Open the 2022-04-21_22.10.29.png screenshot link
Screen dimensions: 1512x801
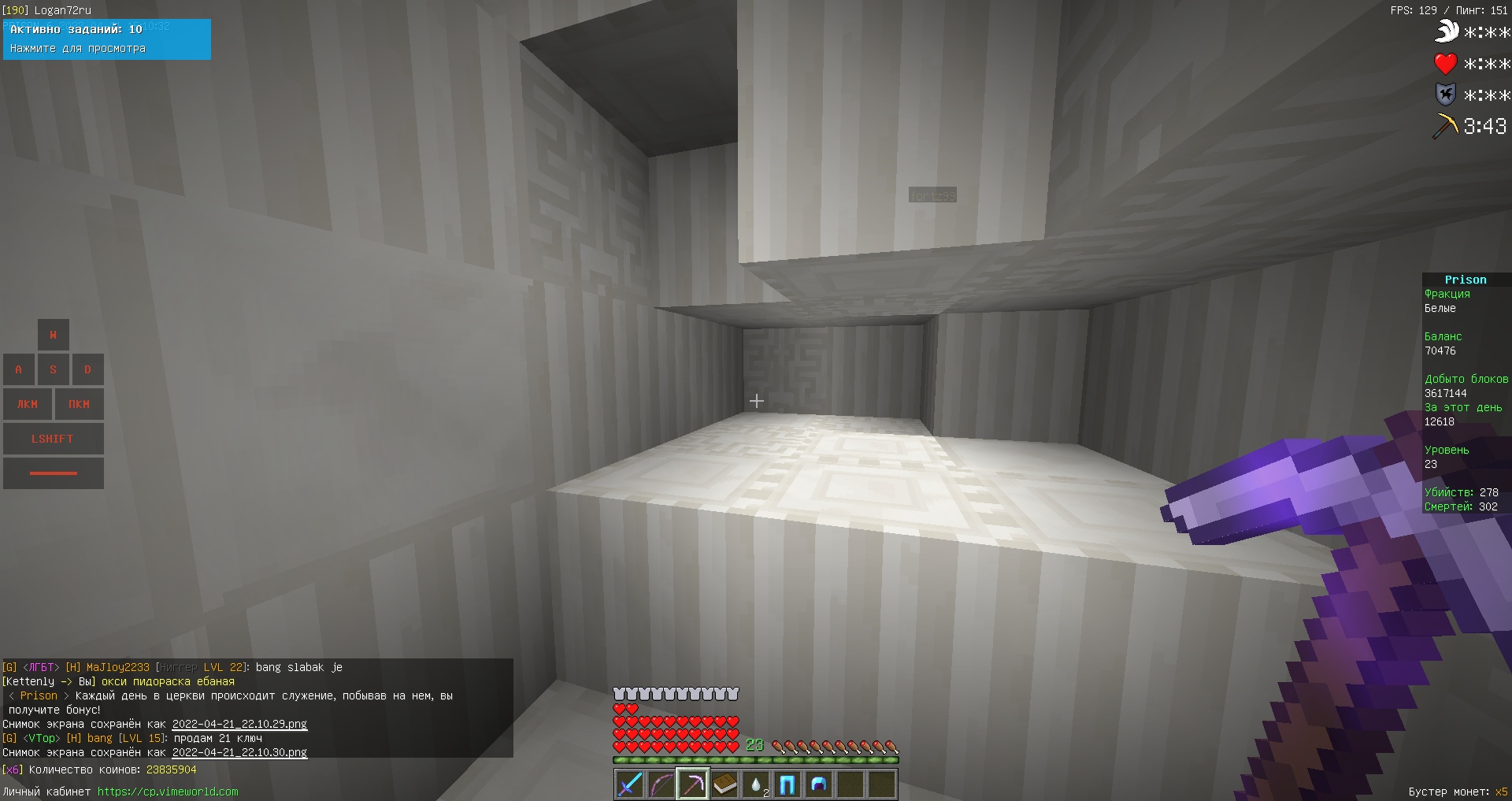[239, 724]
